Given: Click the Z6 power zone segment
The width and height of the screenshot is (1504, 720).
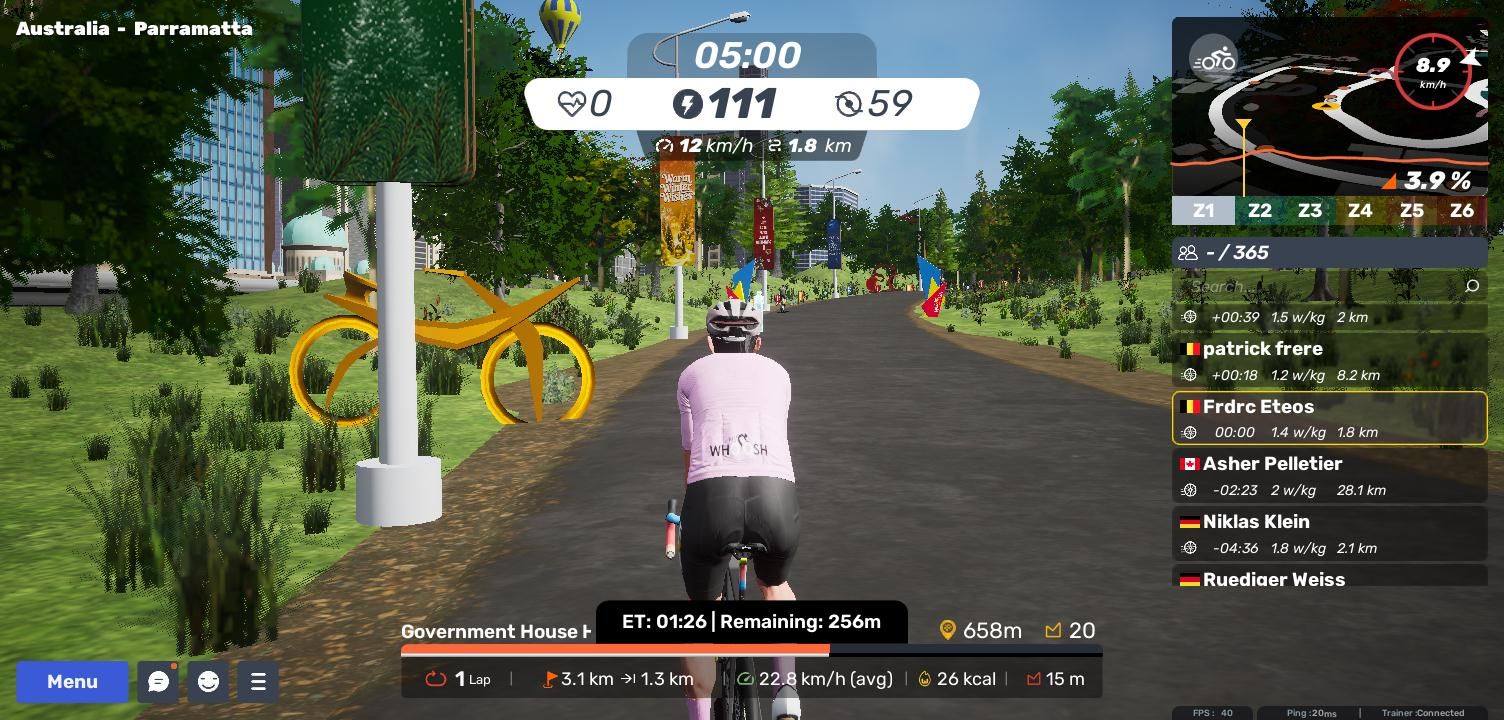Looking at the screenshot, I should click(x=1461, y=211).
